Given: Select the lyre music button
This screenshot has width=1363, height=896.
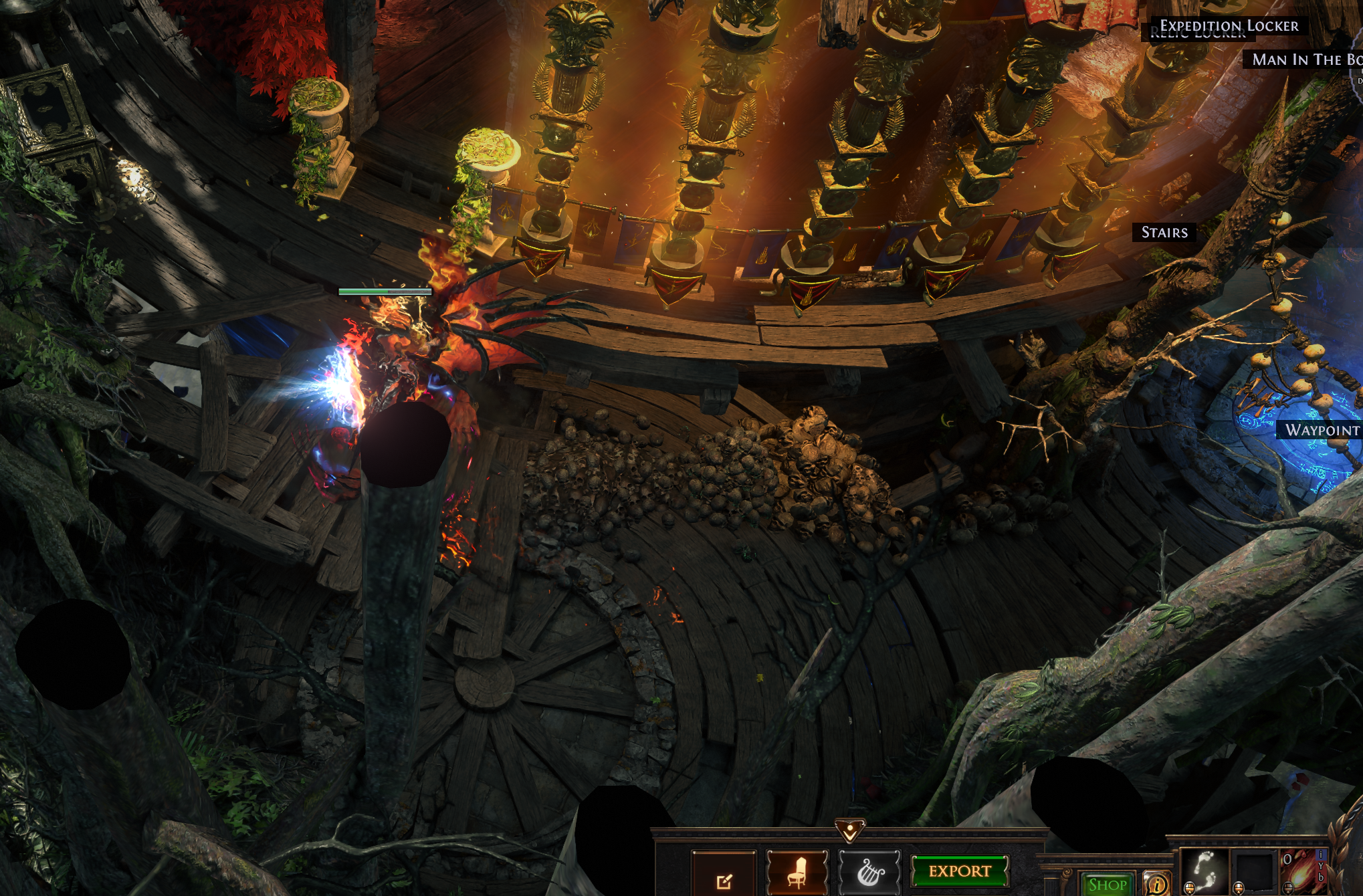Looking at the screenshot, I should tap(869, 872).
